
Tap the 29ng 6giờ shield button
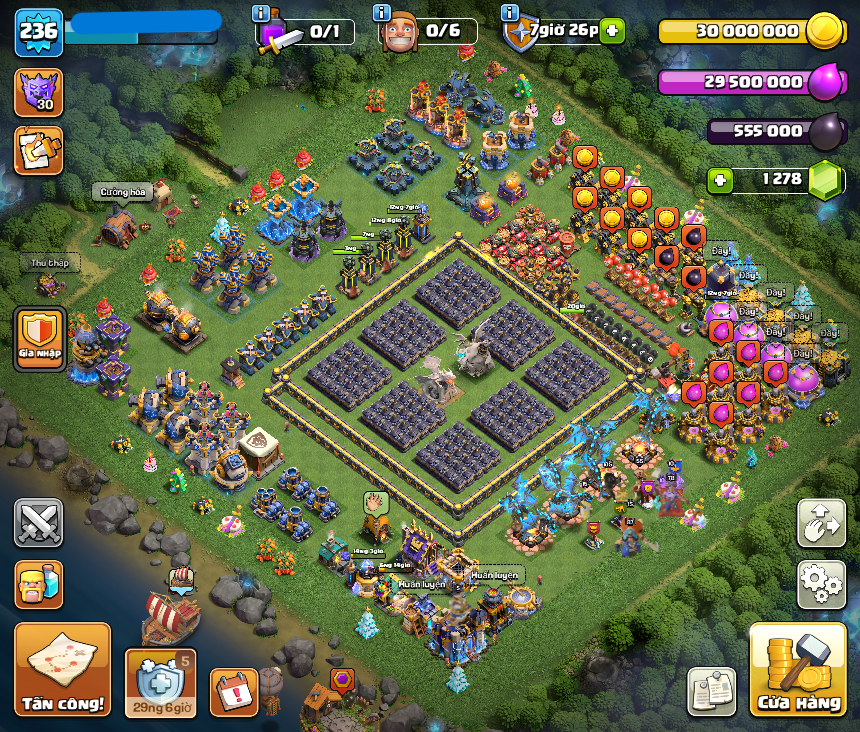[x=160, y=682]
